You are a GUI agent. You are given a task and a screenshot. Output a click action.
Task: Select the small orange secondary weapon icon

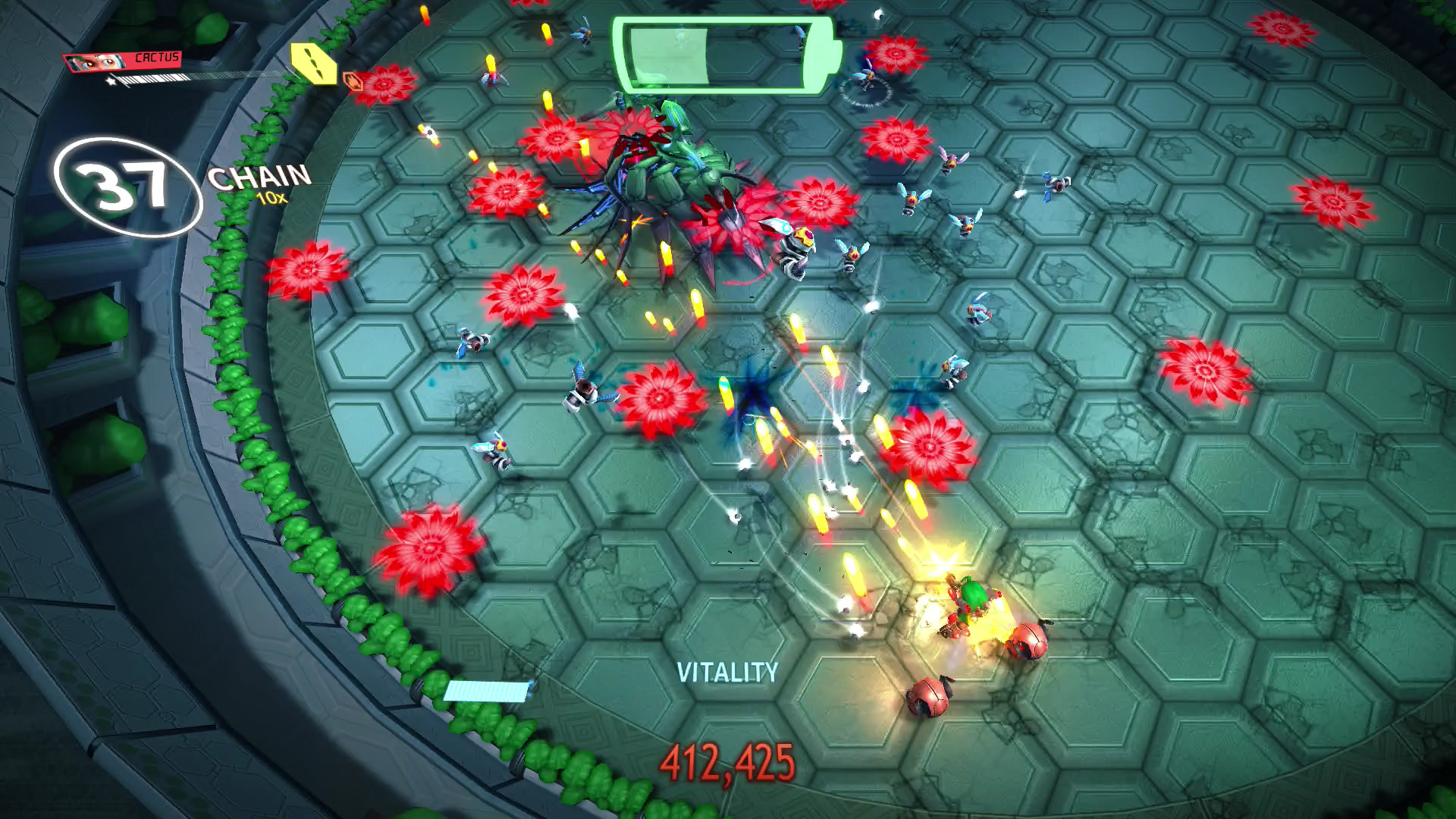coord(353,80)
